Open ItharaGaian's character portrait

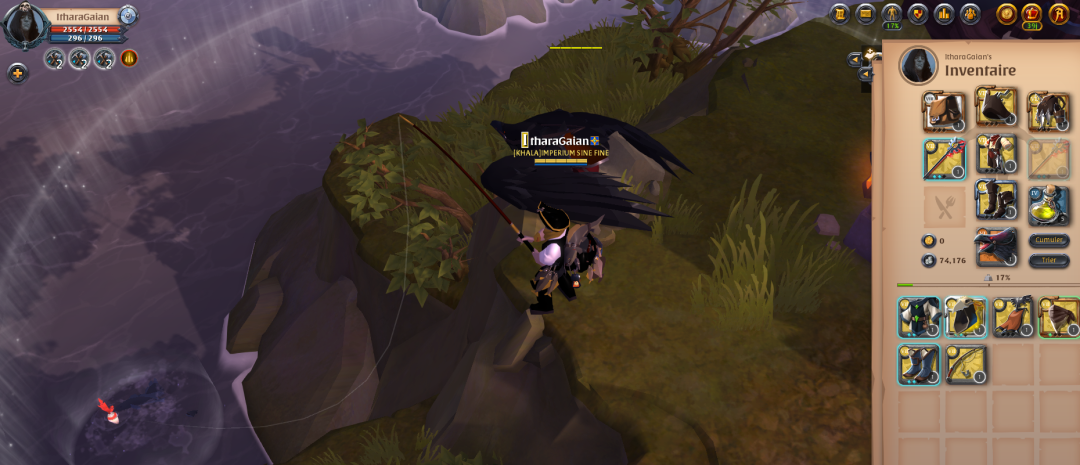click(25, 25)
